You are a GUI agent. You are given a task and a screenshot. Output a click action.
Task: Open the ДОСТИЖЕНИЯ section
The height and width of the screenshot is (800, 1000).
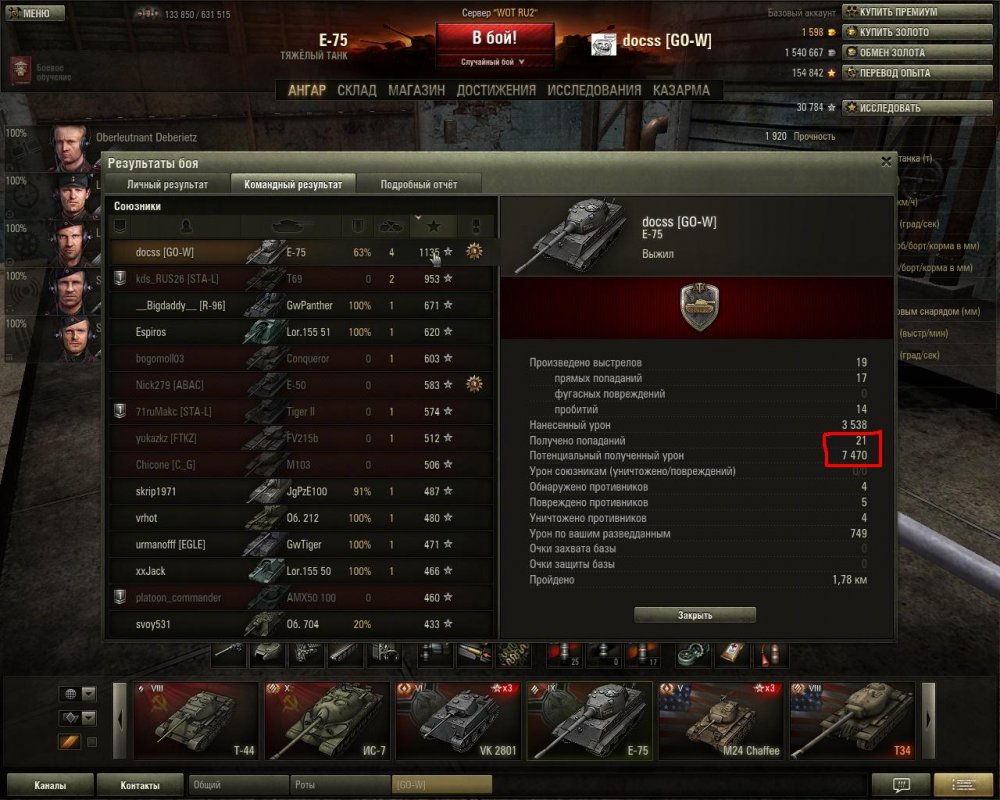point(496,90)
